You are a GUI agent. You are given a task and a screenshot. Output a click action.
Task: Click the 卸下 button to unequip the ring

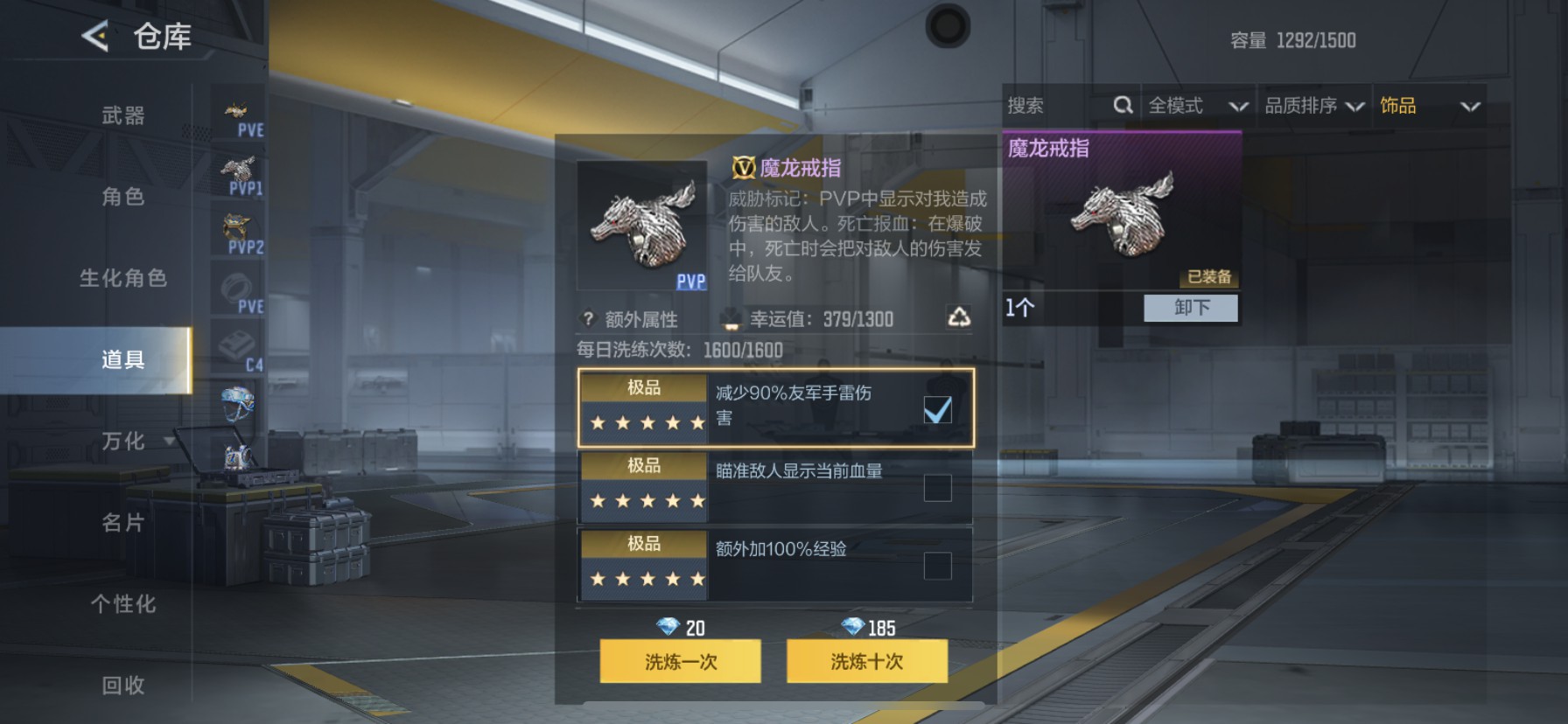pos(1190,308)
